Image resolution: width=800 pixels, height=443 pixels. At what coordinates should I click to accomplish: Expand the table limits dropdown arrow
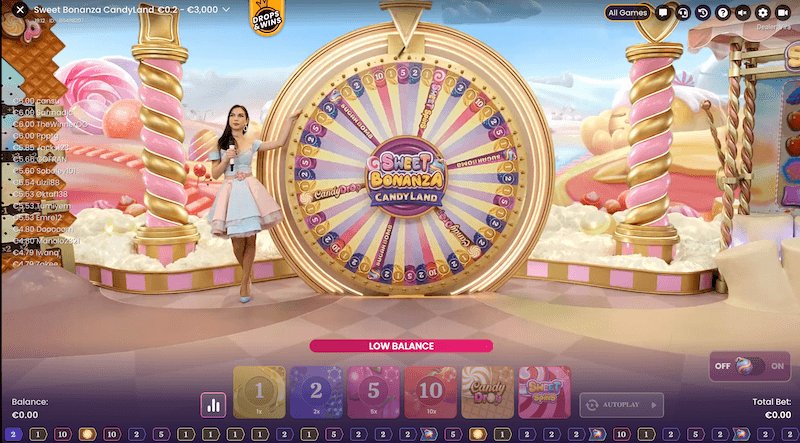coord(227,10)
